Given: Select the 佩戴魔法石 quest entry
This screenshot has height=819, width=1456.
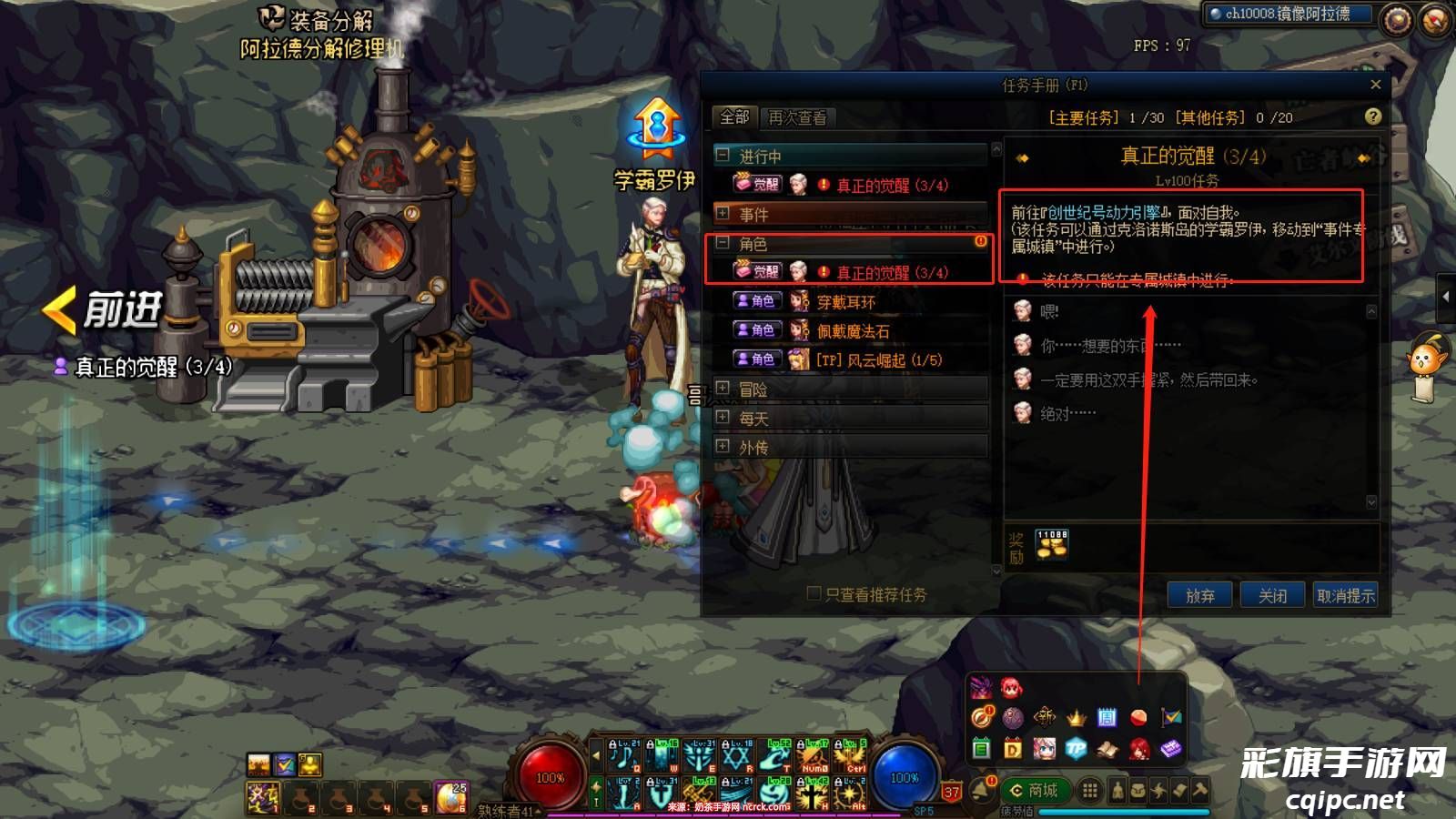Looking at the screenshot, I should [x=853, y=331].
